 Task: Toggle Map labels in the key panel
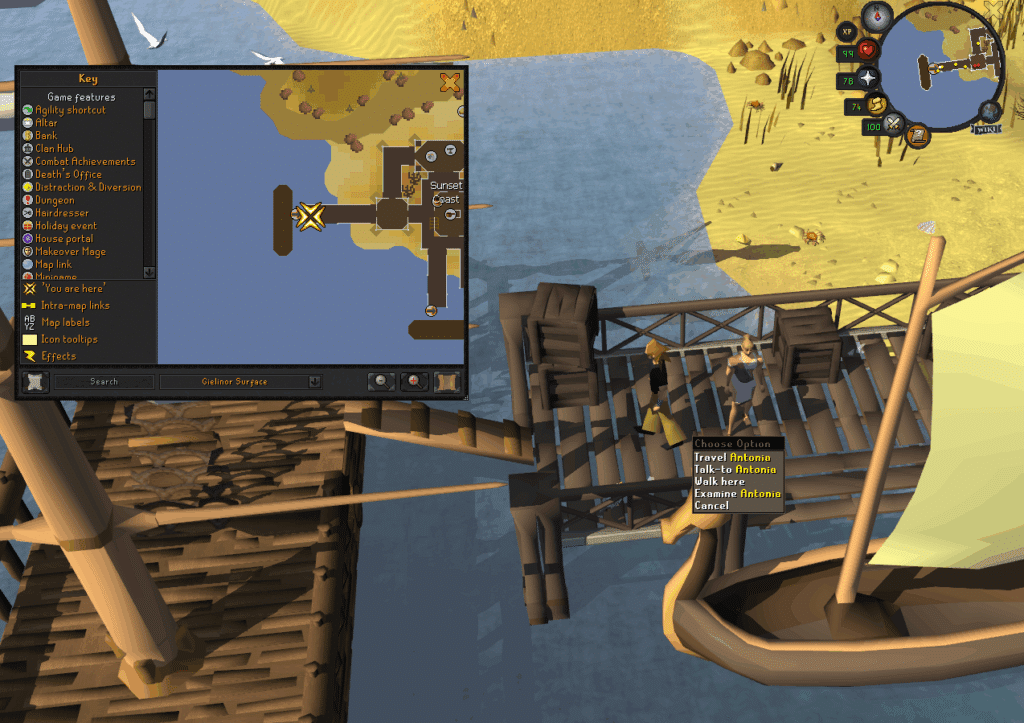64,322
